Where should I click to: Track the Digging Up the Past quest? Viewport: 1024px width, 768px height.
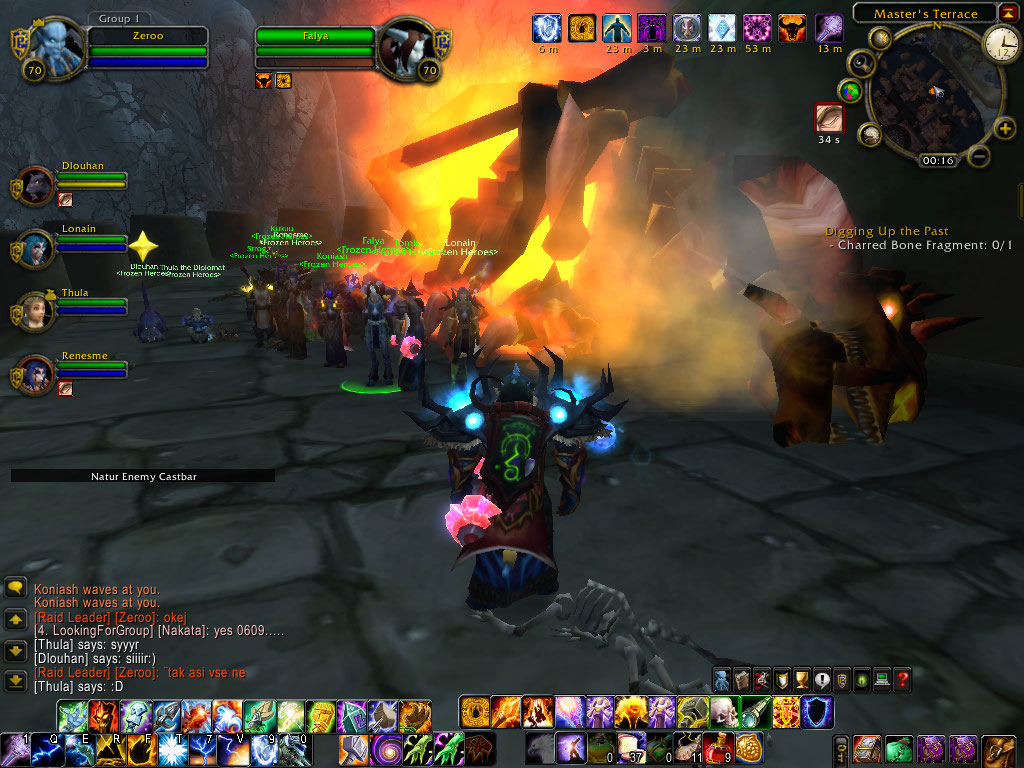(886, 231)
